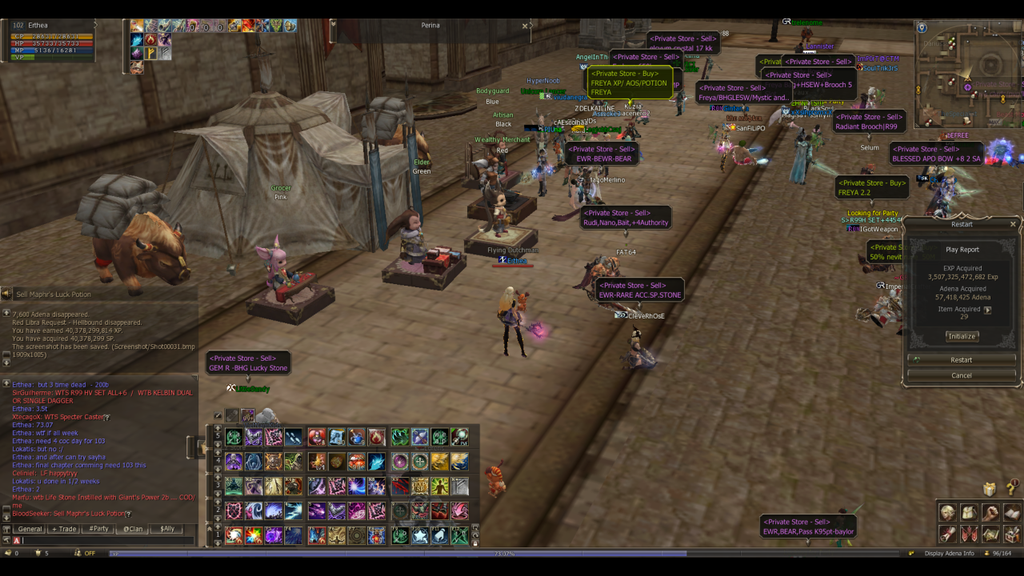Viewport: 1024px width, 576px height.
Task: Click the Display Adena Info label
Action: point(949,553)
